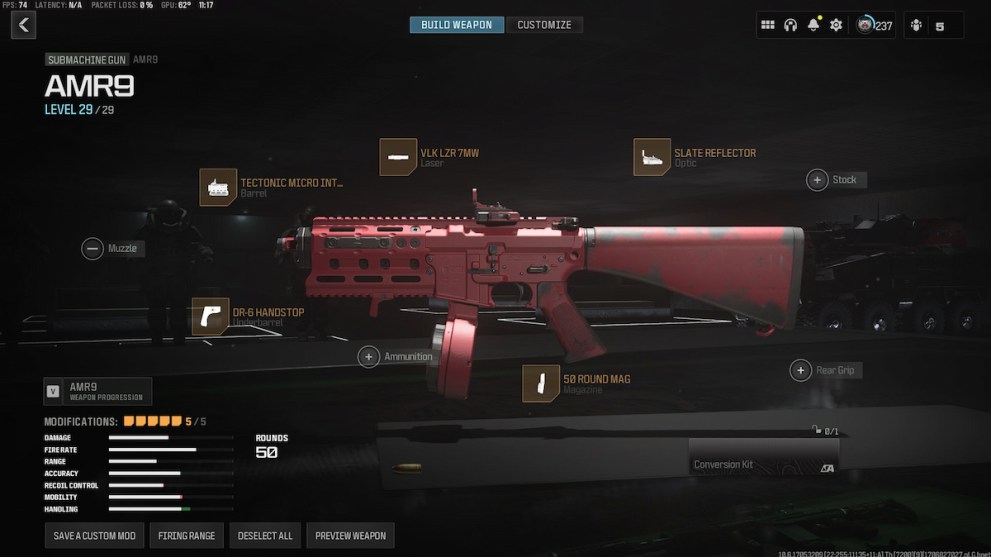The width and height of the screenshot is (991, 557).
Task: Enter the Firing Range
Action: (x=187, y=536)
